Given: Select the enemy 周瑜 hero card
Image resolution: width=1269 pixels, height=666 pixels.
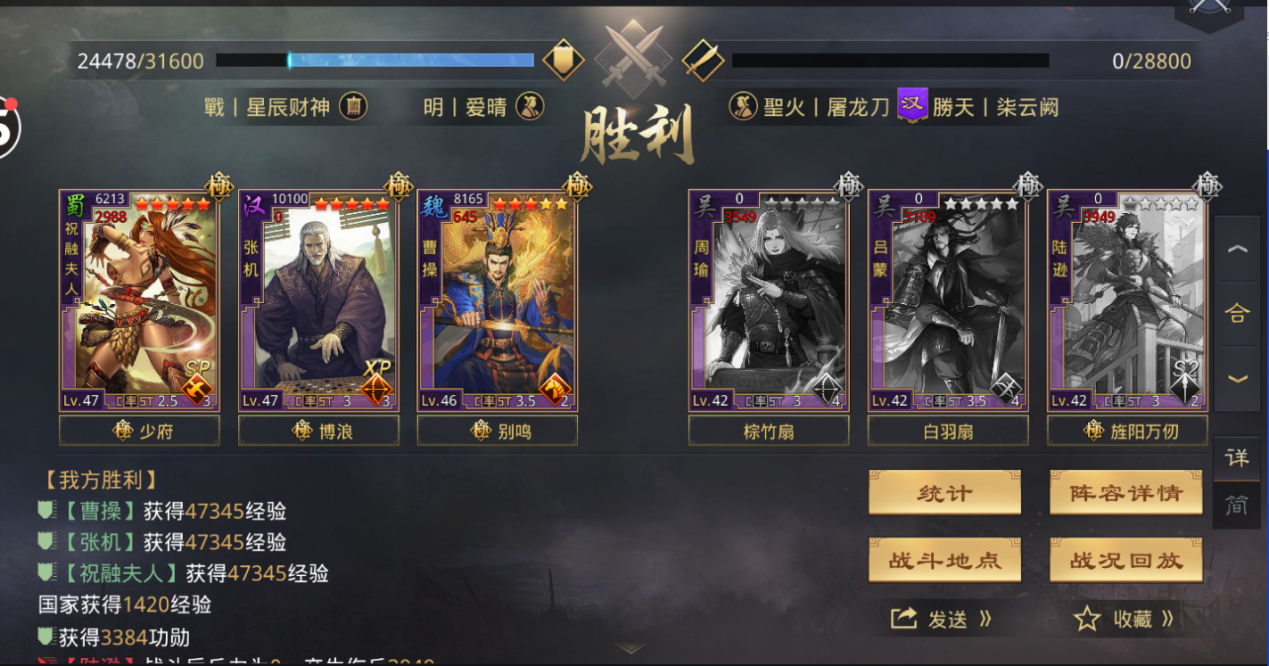Looking at the screenshot, I should point(768,300).
